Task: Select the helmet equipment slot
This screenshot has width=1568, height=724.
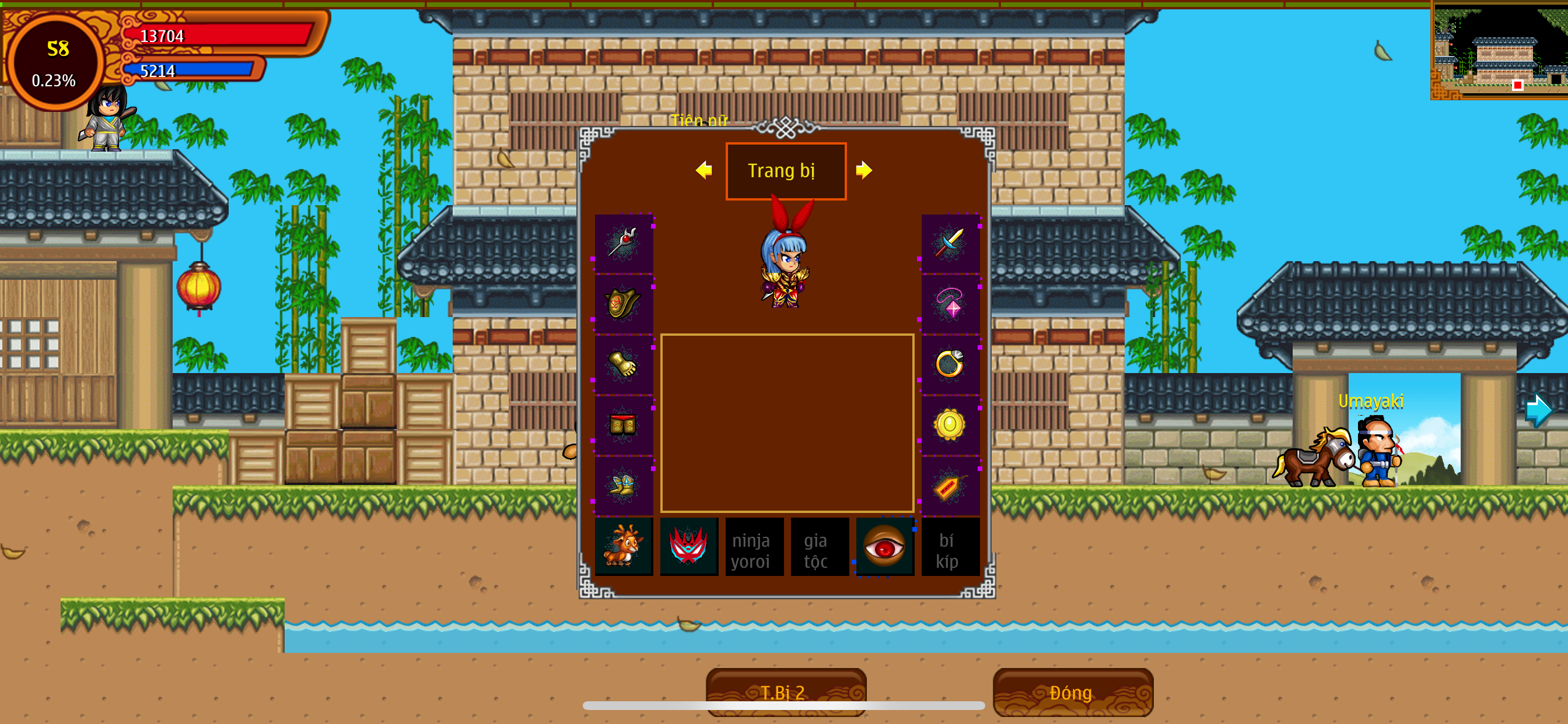Action: click(x=624, y=303)
